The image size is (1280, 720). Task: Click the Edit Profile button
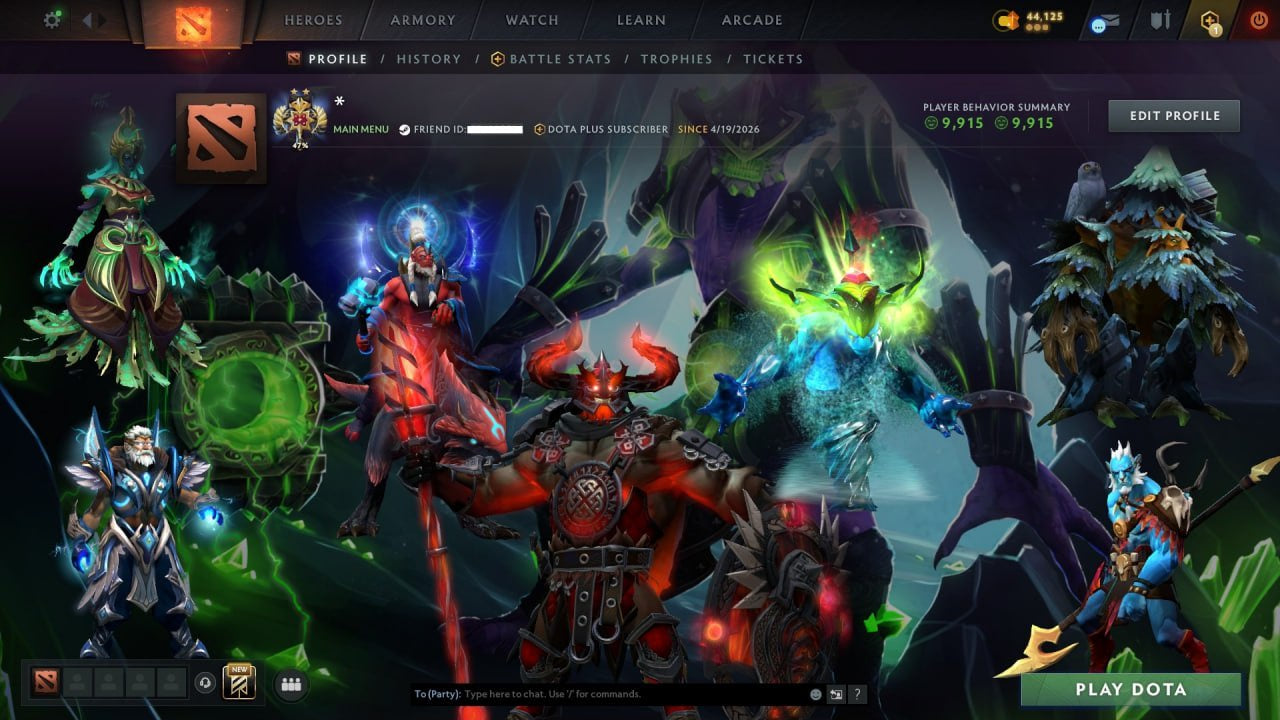(1174, 115)
